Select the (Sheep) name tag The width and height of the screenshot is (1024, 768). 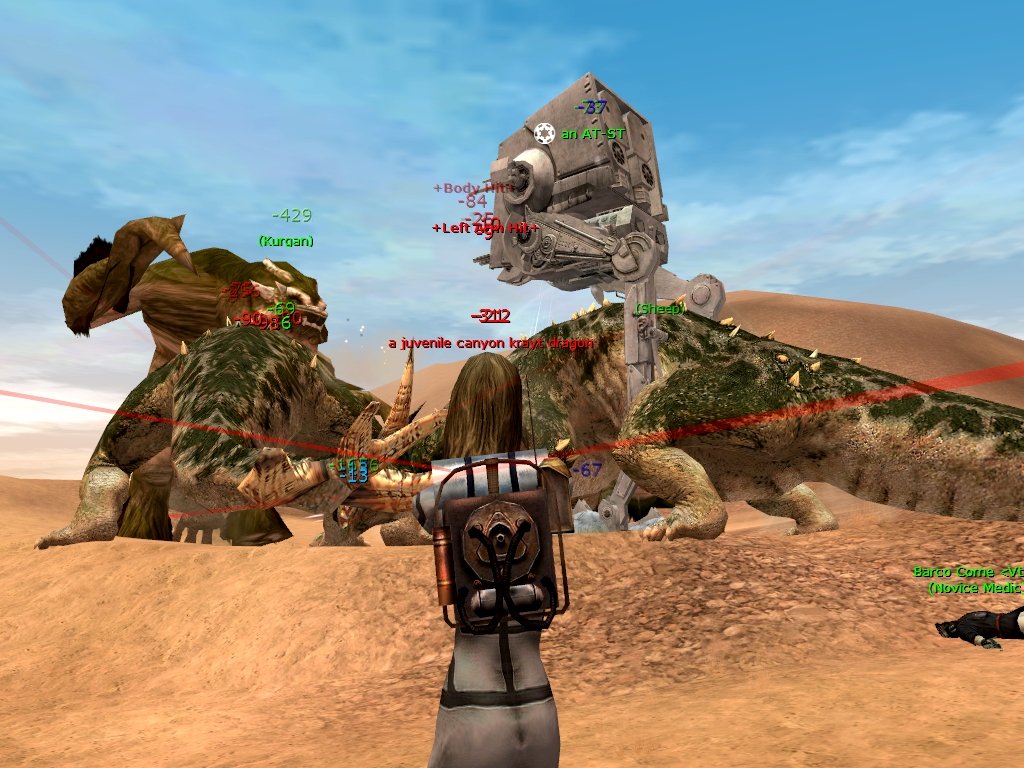pyautogui.click(x=660, y=309)
